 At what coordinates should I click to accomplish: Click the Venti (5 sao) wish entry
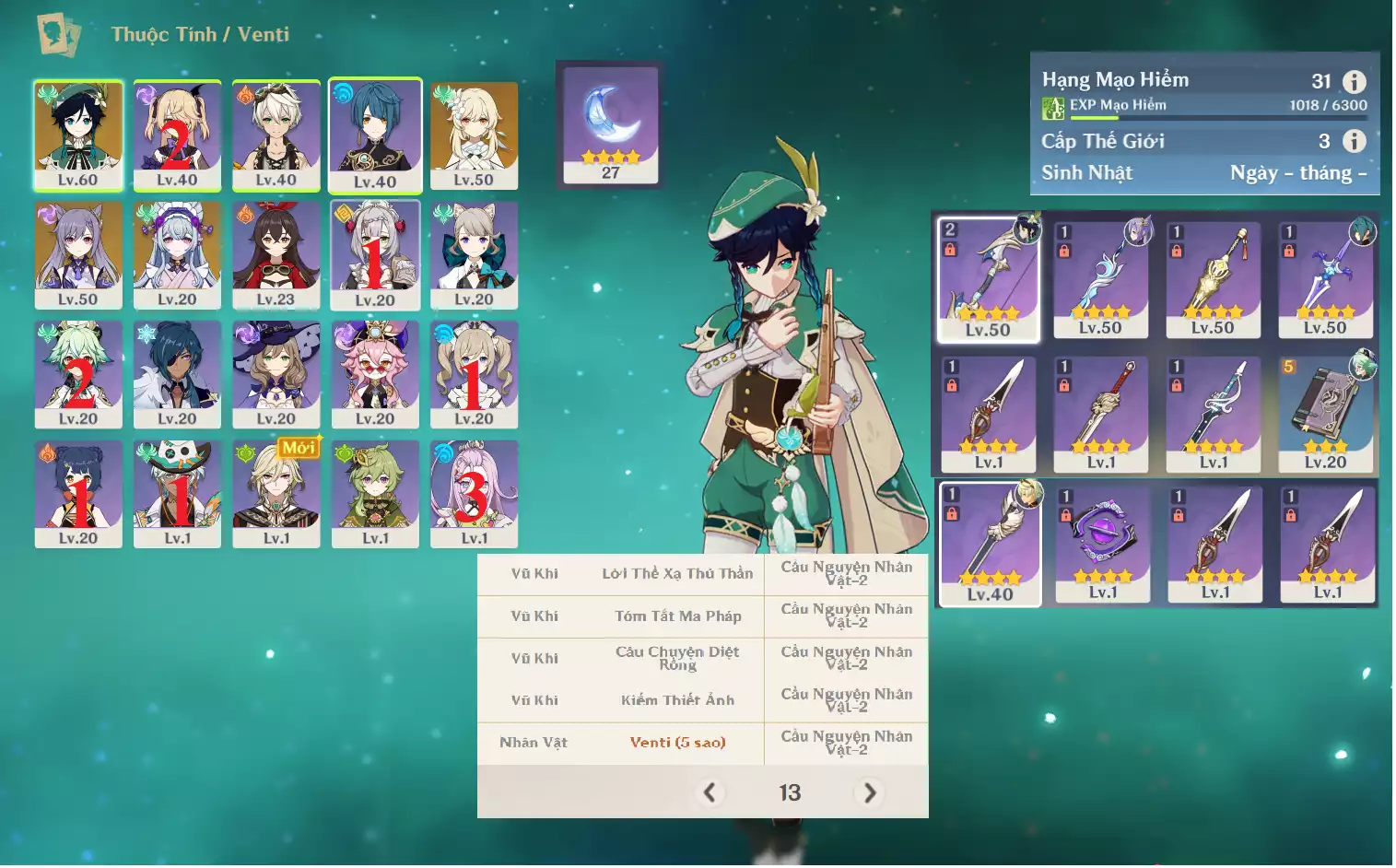(x=677, y=743)
